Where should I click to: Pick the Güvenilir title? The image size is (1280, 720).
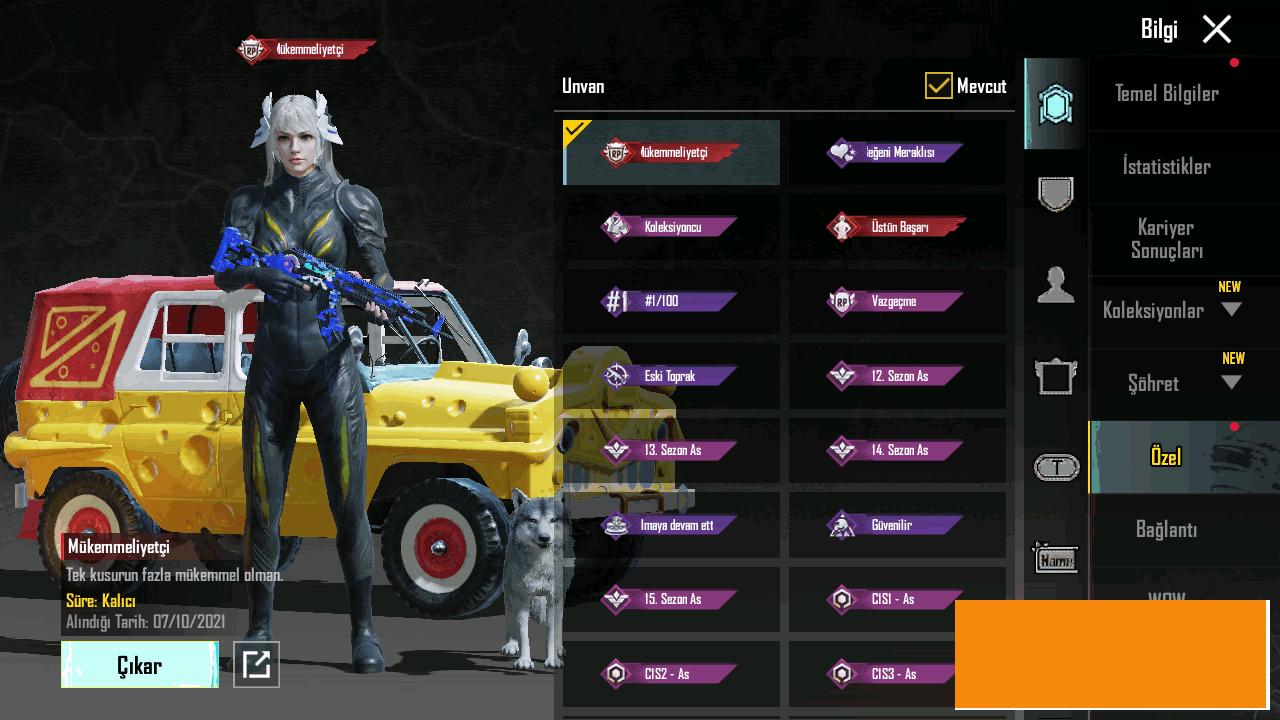pyautogui.click(x=897, y=525)
